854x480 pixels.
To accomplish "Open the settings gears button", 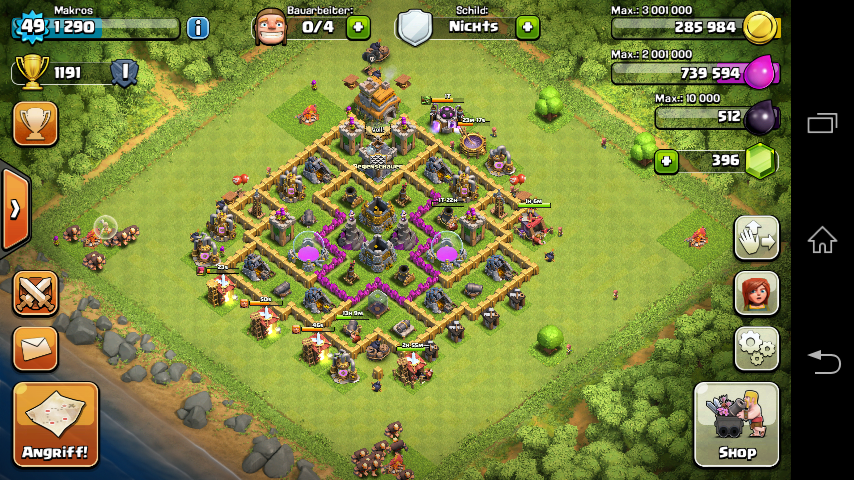I will tap(756, 348).
